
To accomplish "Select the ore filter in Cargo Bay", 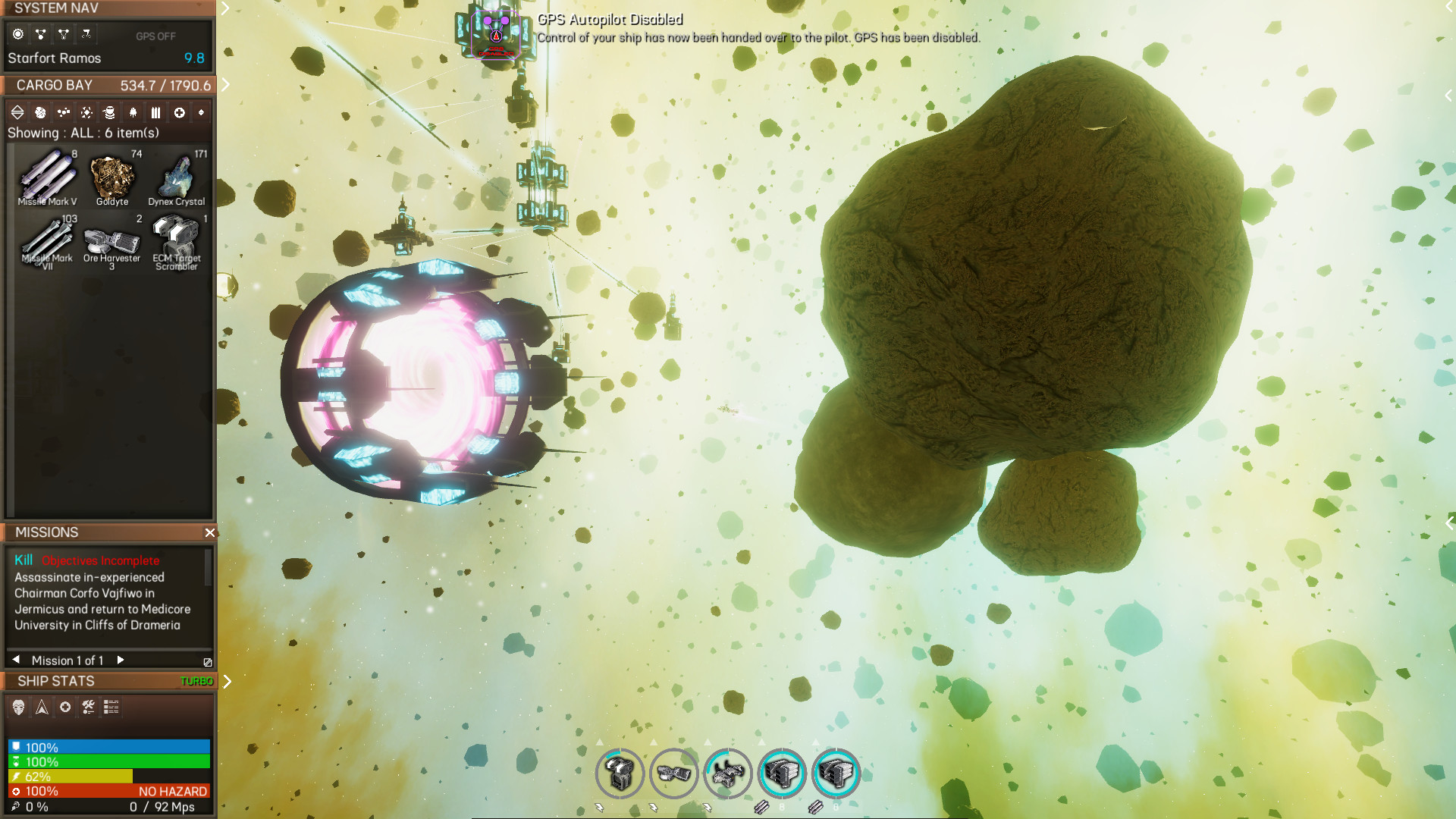I will click(39, 112).
